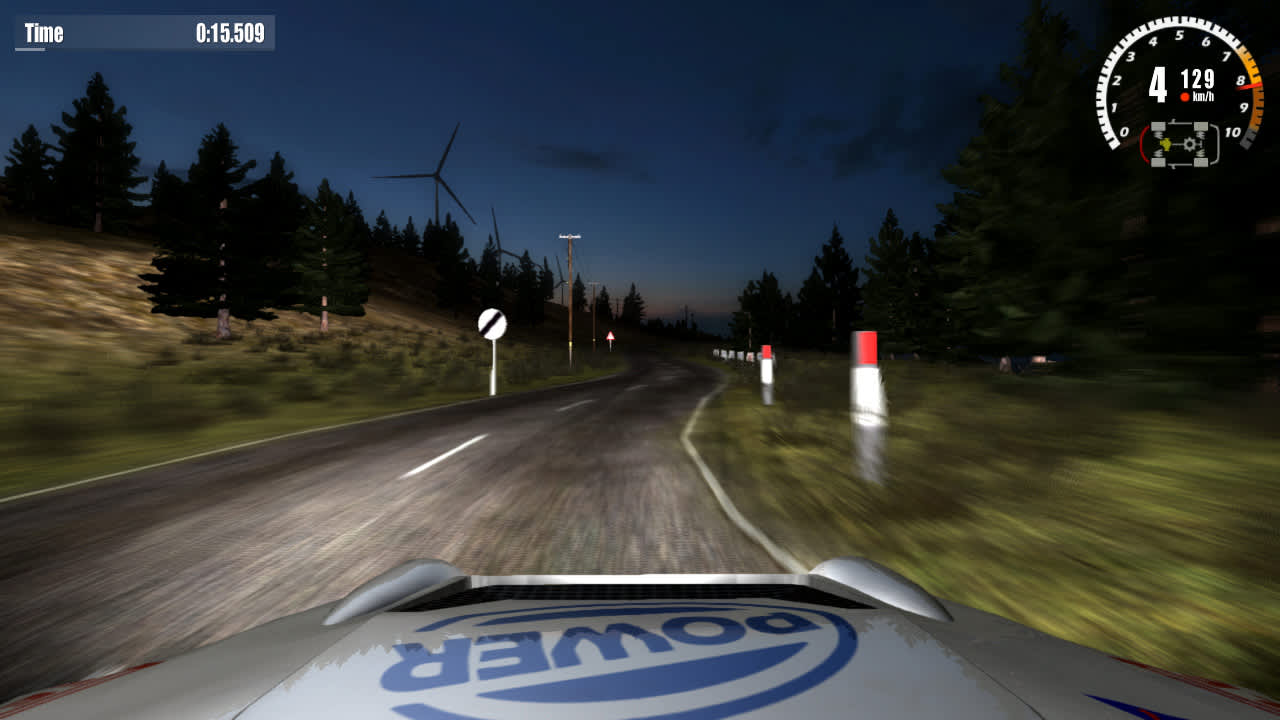Open the speed readout showing 129
Viewport: 1280px width, 720px height.
point(1197,77)
